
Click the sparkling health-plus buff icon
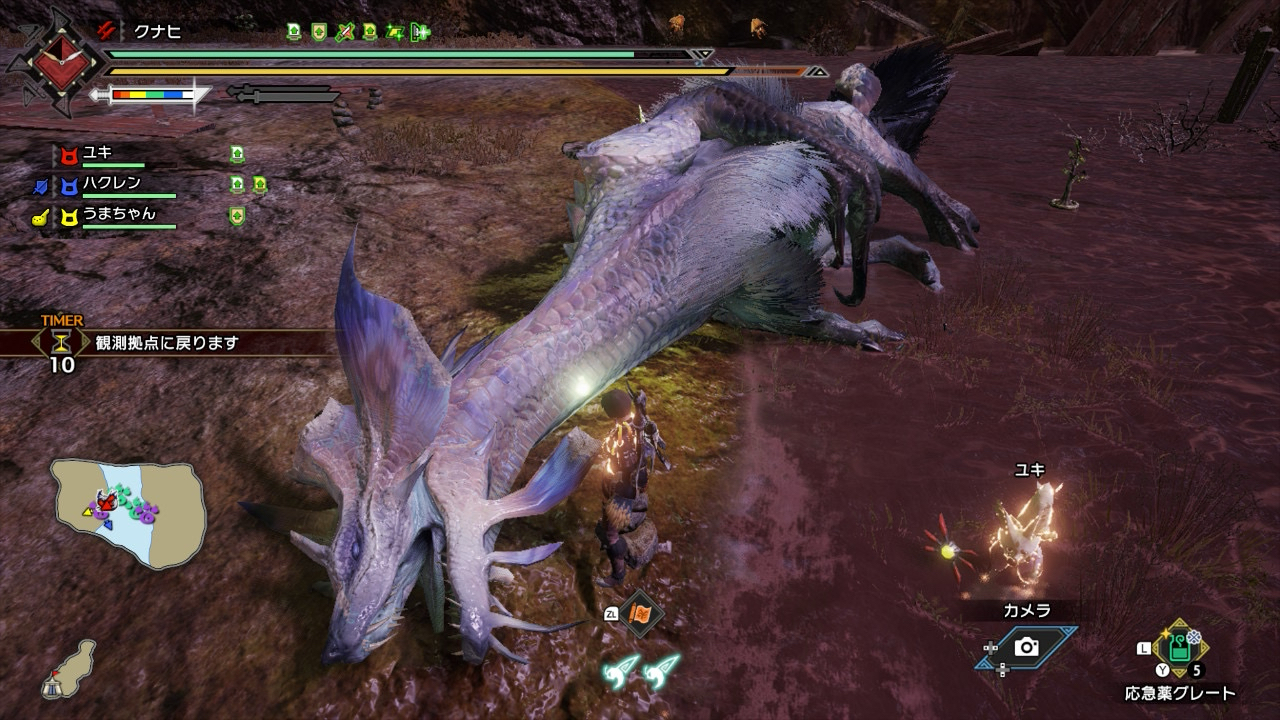pos(421,32)
